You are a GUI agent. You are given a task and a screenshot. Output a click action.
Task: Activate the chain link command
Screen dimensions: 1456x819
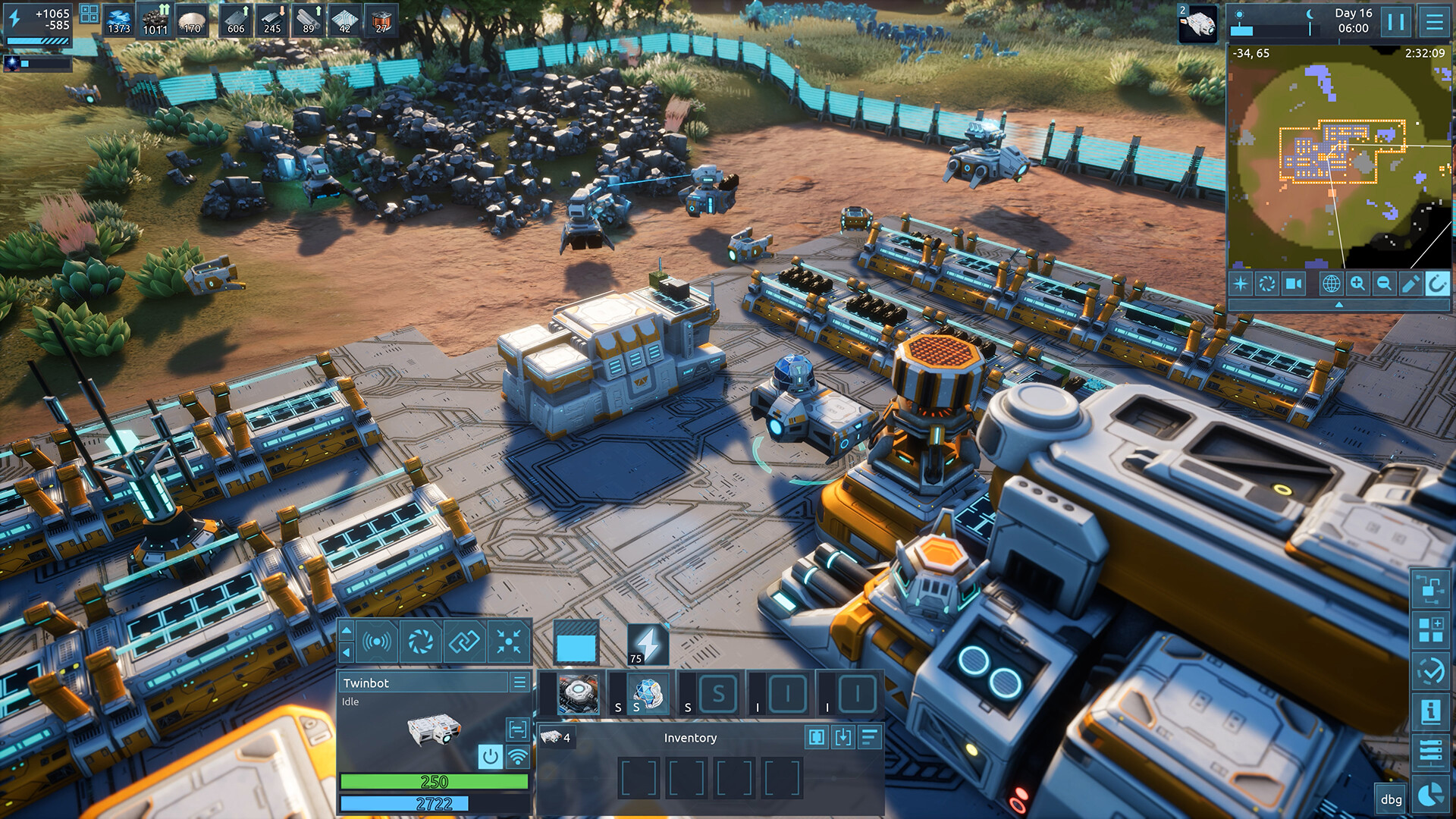point(464,642)
